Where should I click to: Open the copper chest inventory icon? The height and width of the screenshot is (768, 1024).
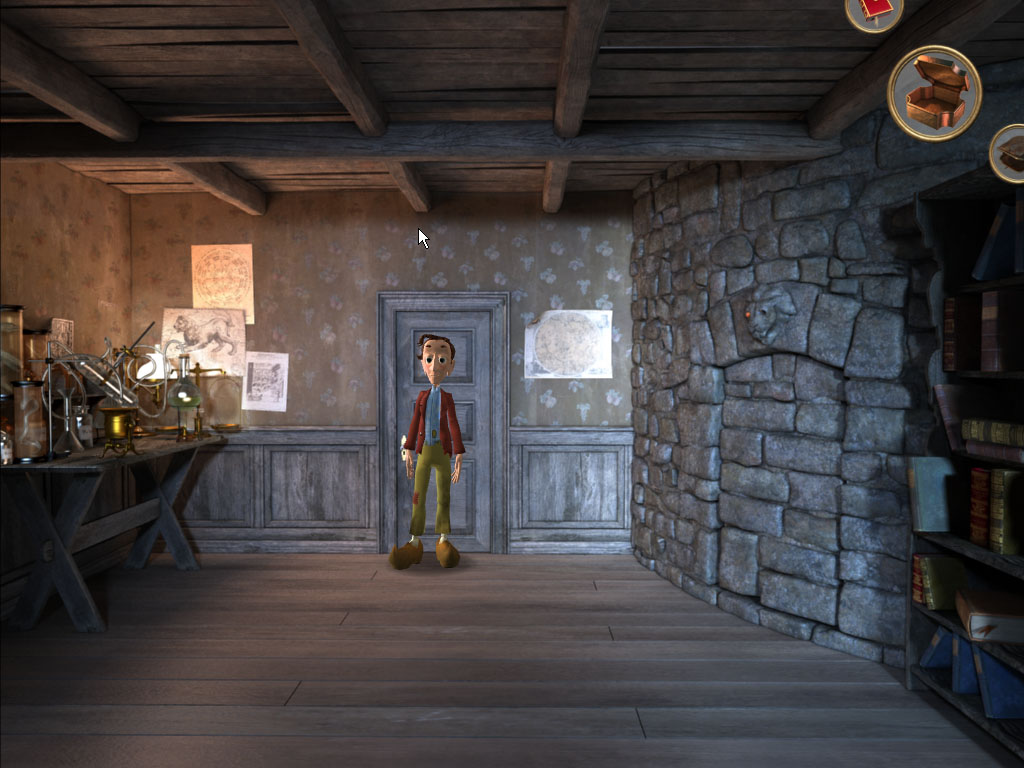pyautogui.click(x=934, y=92)
